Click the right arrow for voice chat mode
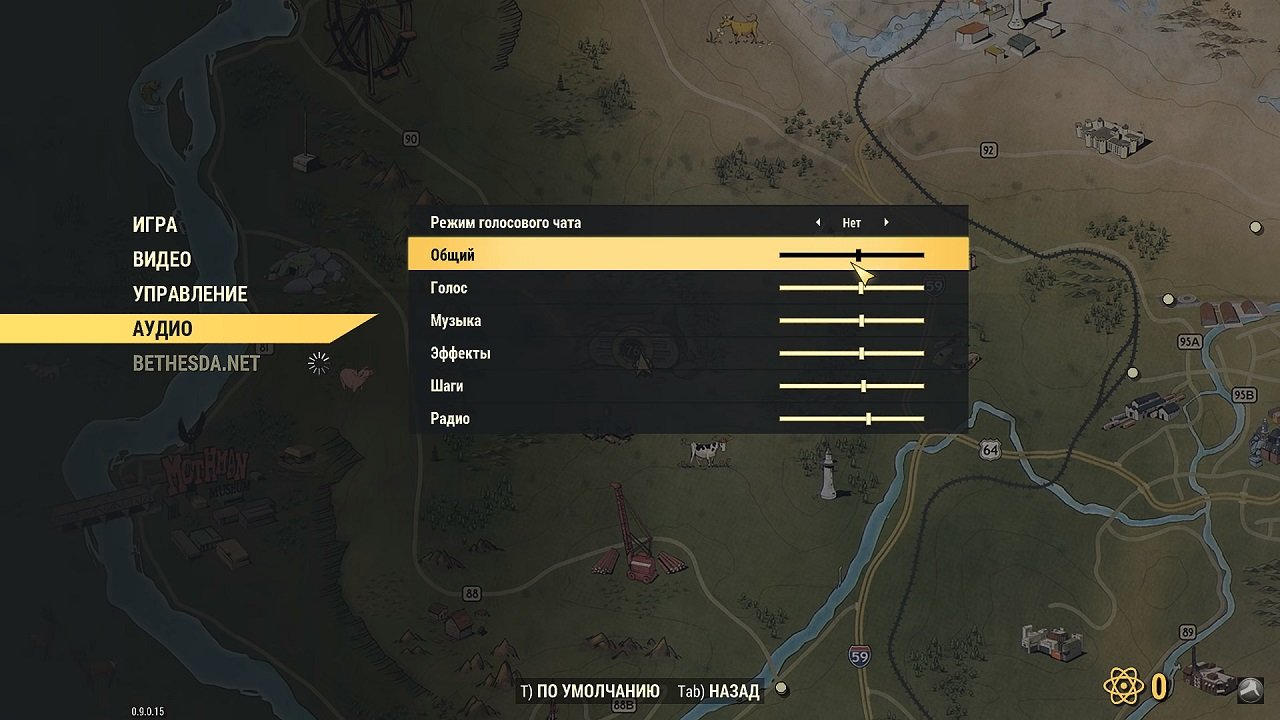The width and height of the screenshot is (1280, 720). coord(886,222)
